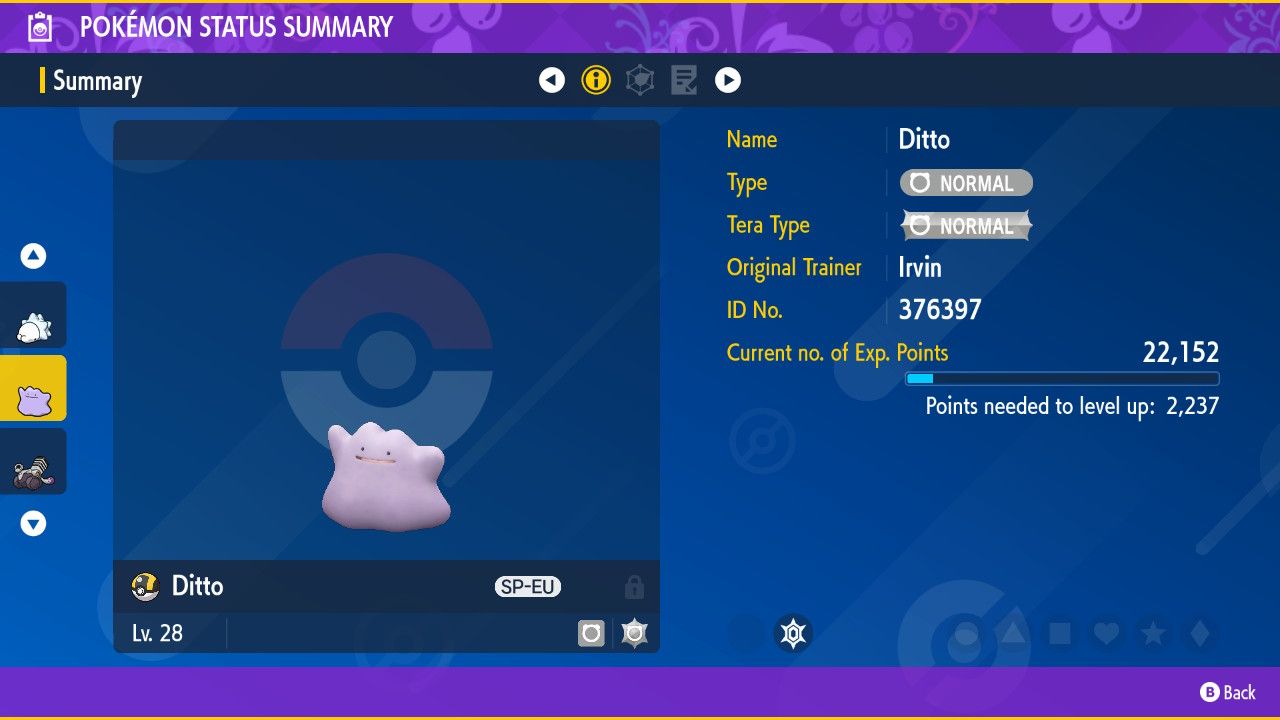Click the Exp. Points progress bar
The width and height of the screenshot is (1280, 720).
[1062, 378]
